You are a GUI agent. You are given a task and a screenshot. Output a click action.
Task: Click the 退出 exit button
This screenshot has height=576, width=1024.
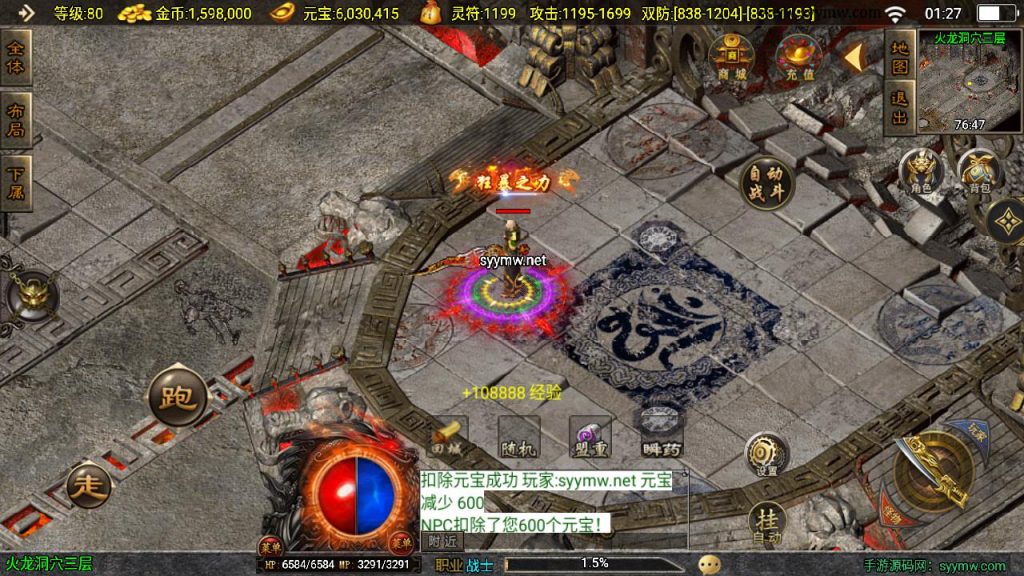tap(900, 108)
